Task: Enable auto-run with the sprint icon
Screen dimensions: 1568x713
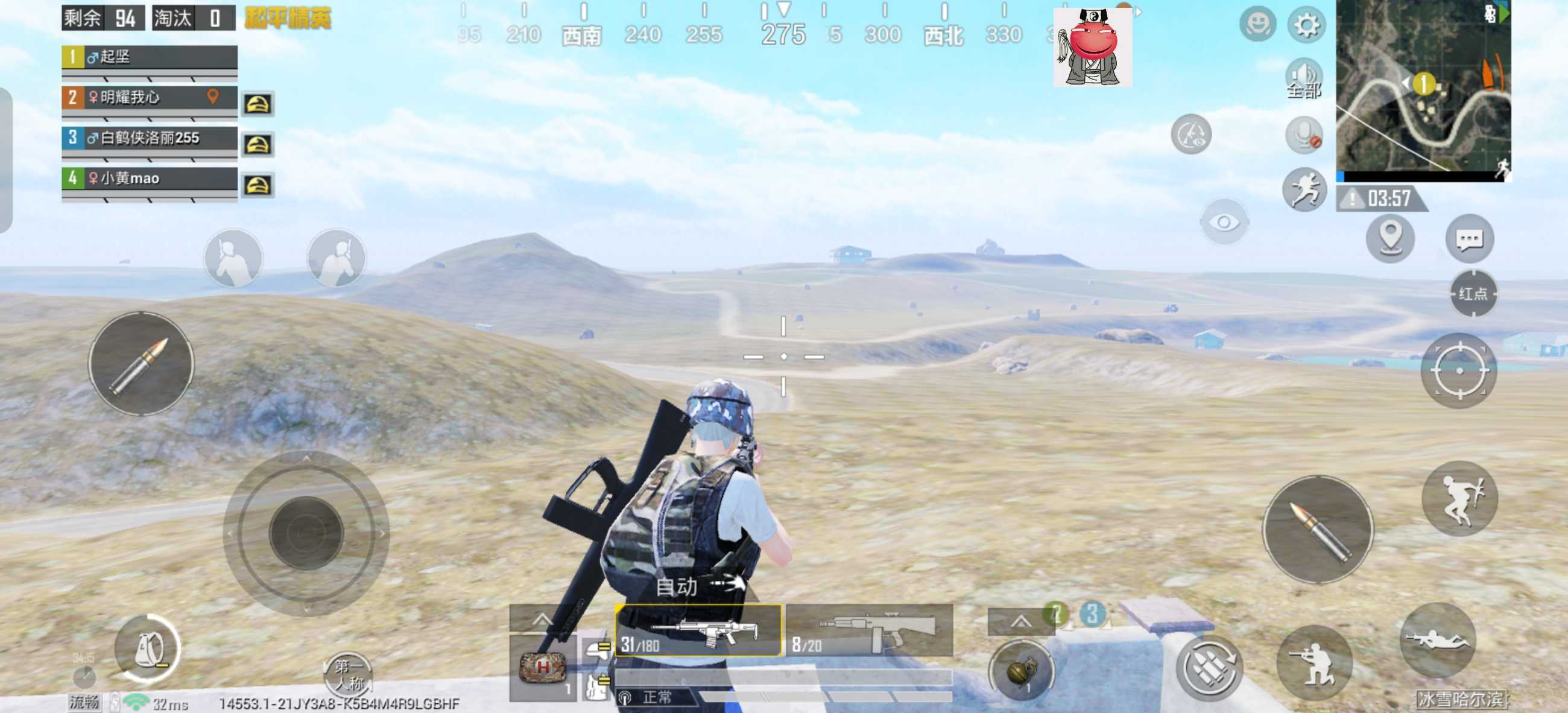Action: (1304, 189)
